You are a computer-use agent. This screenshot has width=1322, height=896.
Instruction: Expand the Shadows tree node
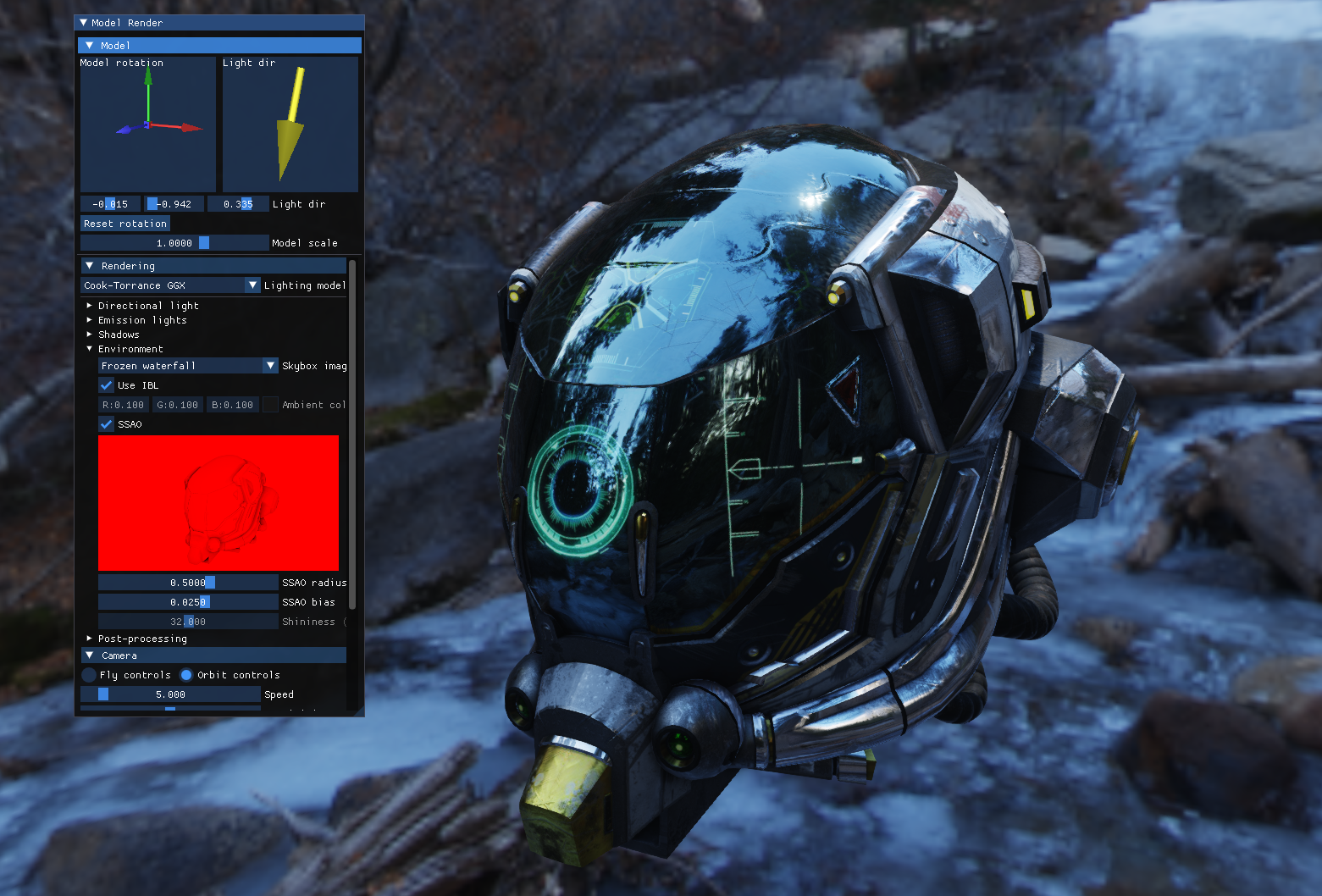pos(90,335)
